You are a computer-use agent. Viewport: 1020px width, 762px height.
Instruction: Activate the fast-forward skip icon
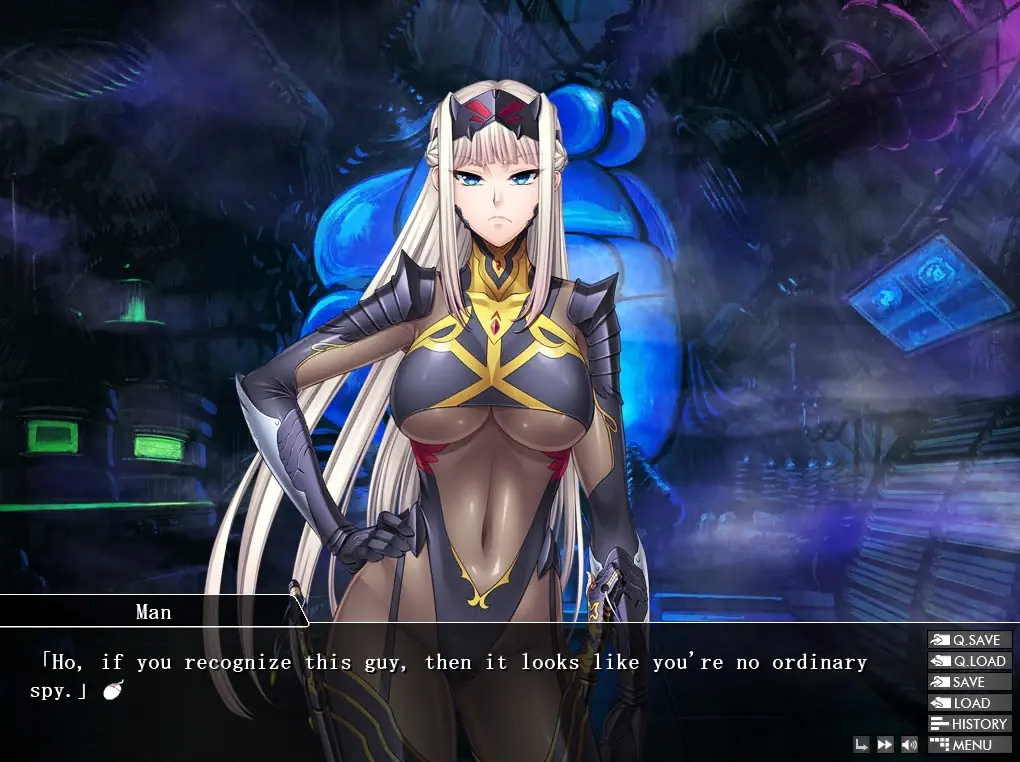click(x=885, y=745)
